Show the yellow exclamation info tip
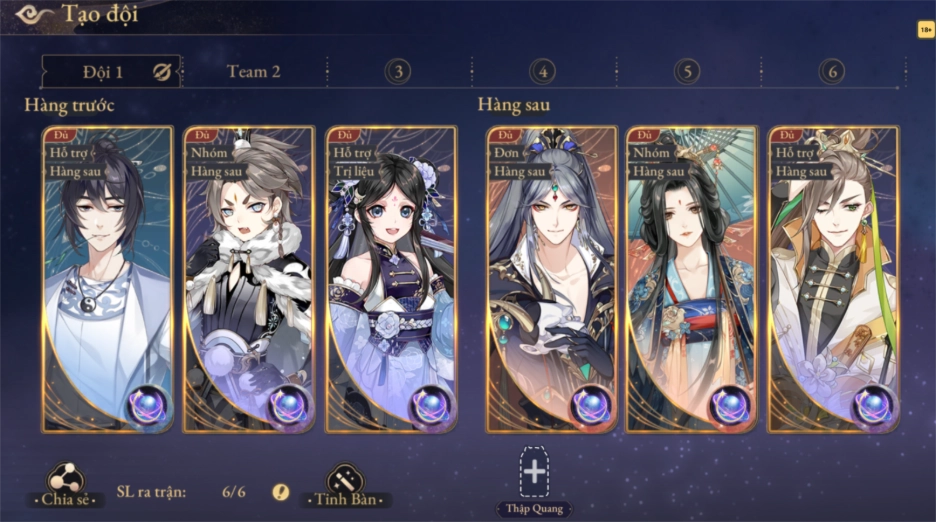Image resolution: width=936 pixels, height=522 pixels. [281, 492]
